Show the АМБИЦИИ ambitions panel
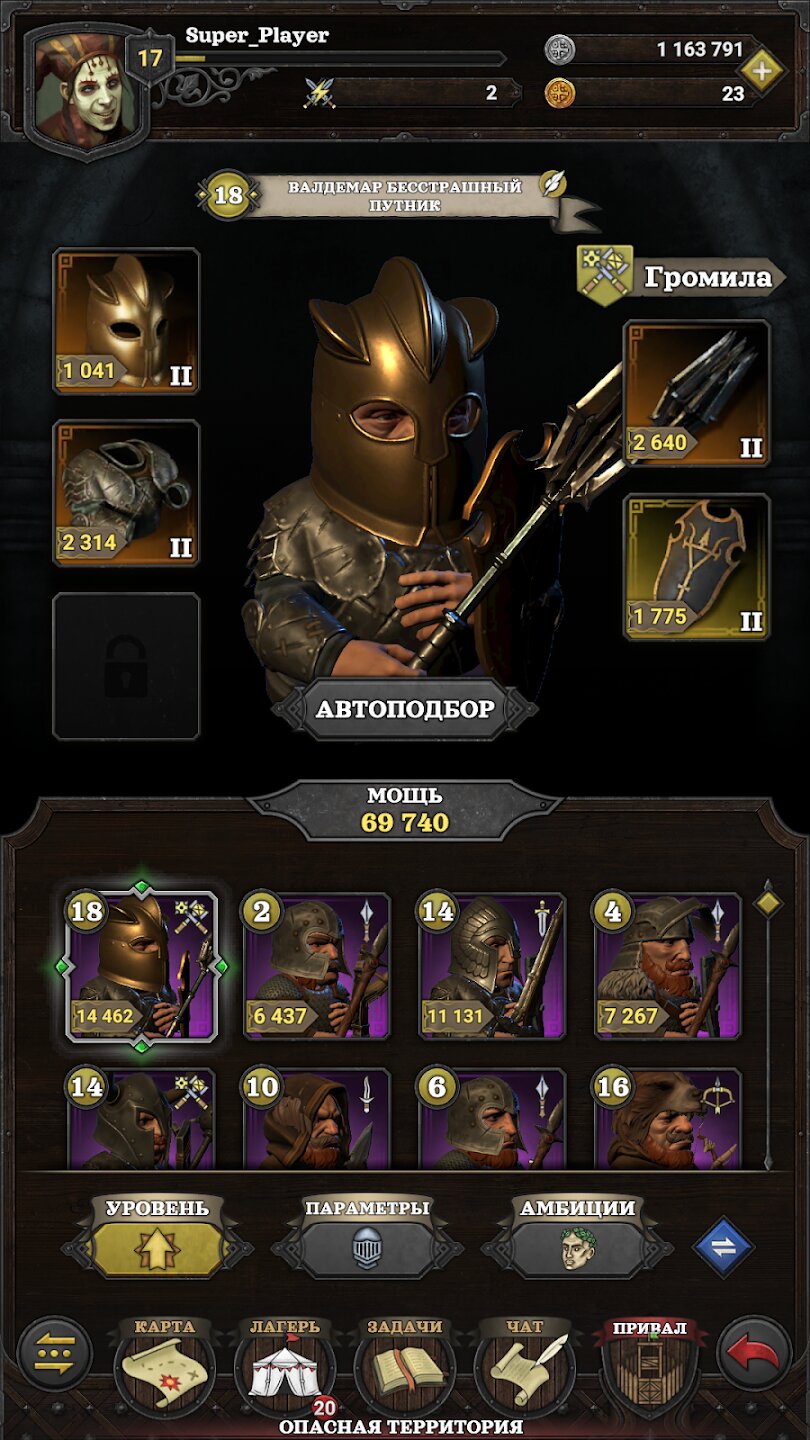This screenshot has width=810, height=1440. click(577, 1248)
